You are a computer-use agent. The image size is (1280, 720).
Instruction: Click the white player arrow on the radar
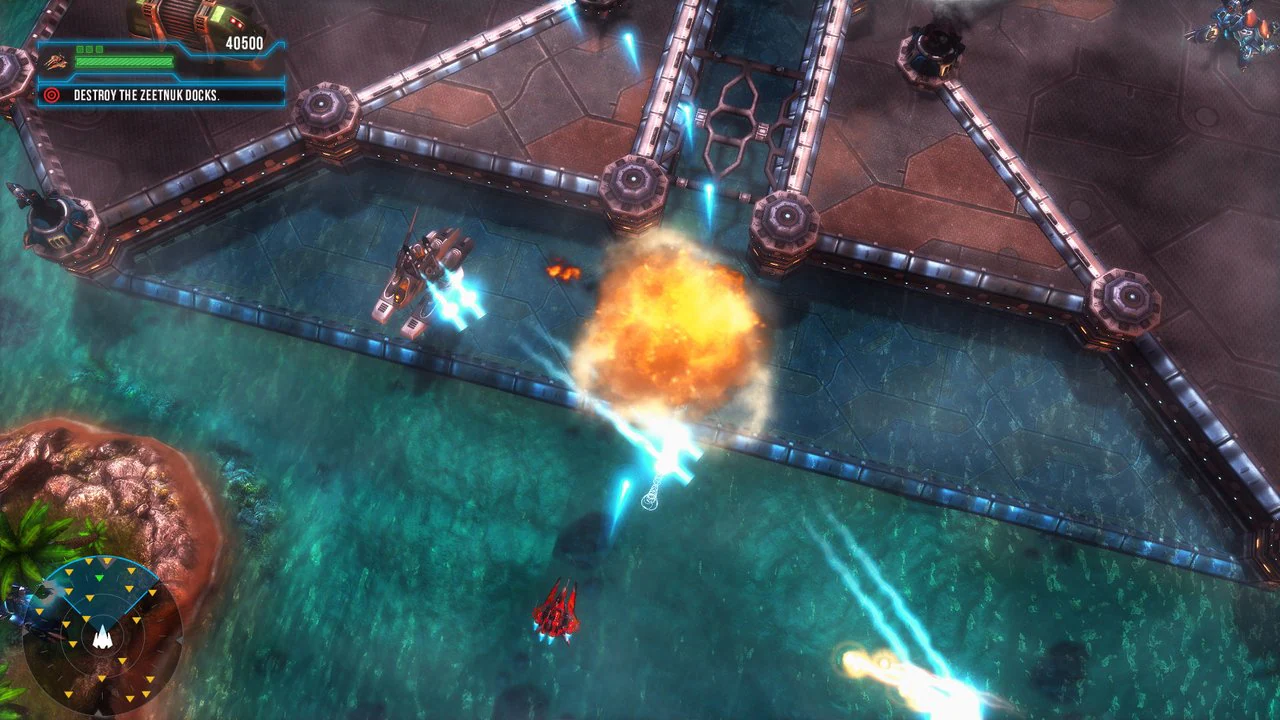click(x=103, y=638)
